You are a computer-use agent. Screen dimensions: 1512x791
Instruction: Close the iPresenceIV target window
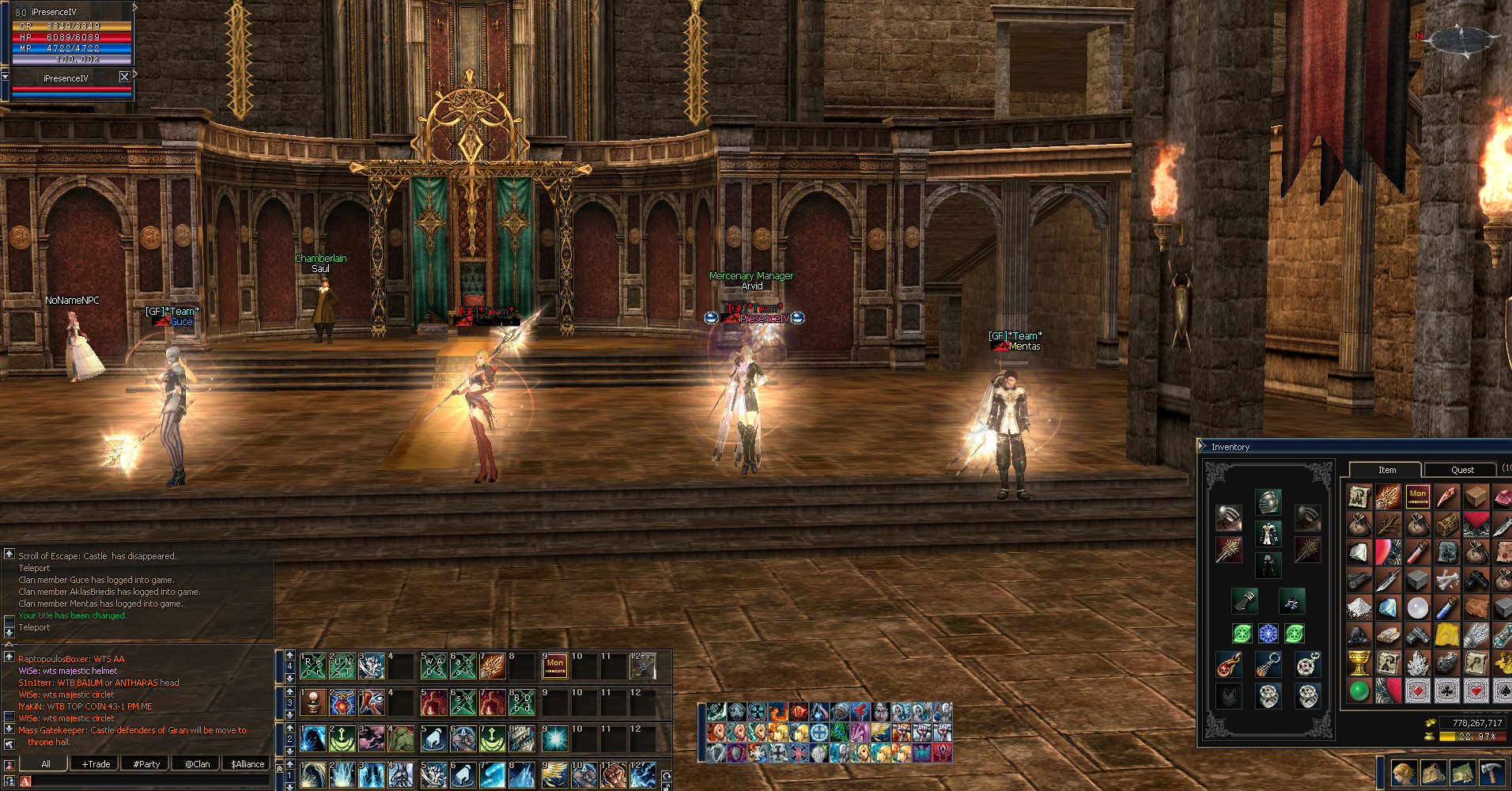pos(124,77)
